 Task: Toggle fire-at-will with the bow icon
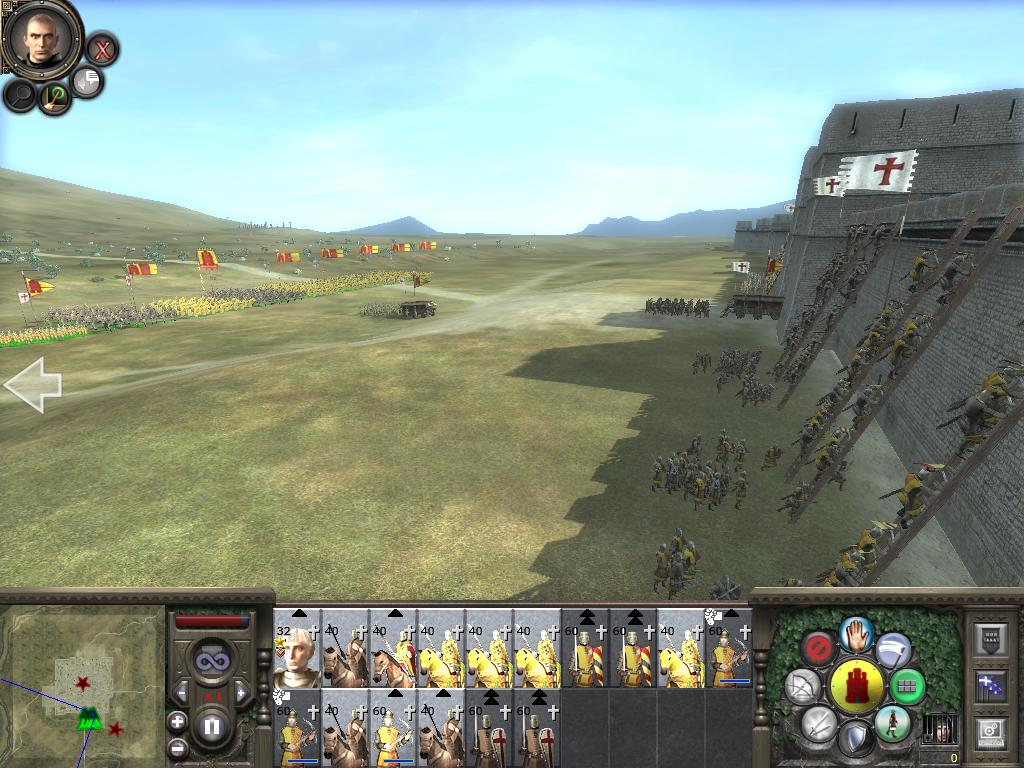coord(803,686)
